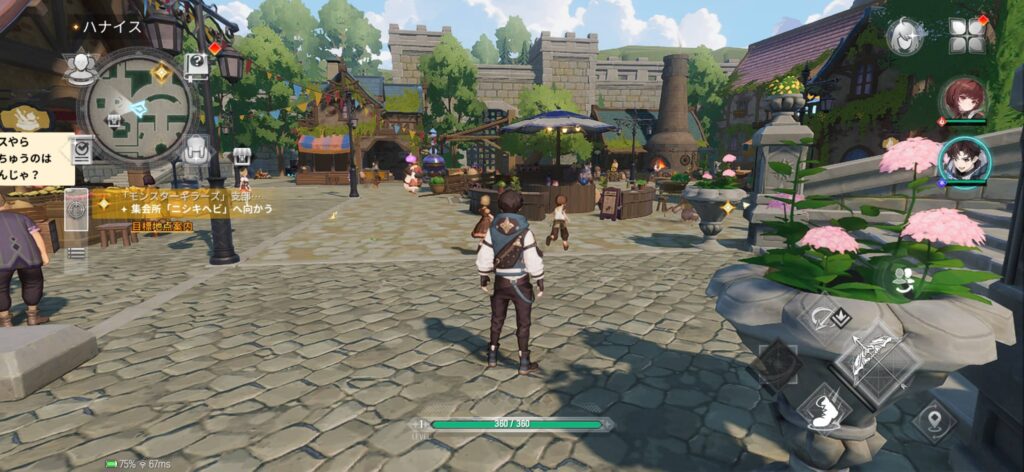Expand the three-line list menu icon
The width and height of the screenshot is (1024, 472).
pos(76,253)
